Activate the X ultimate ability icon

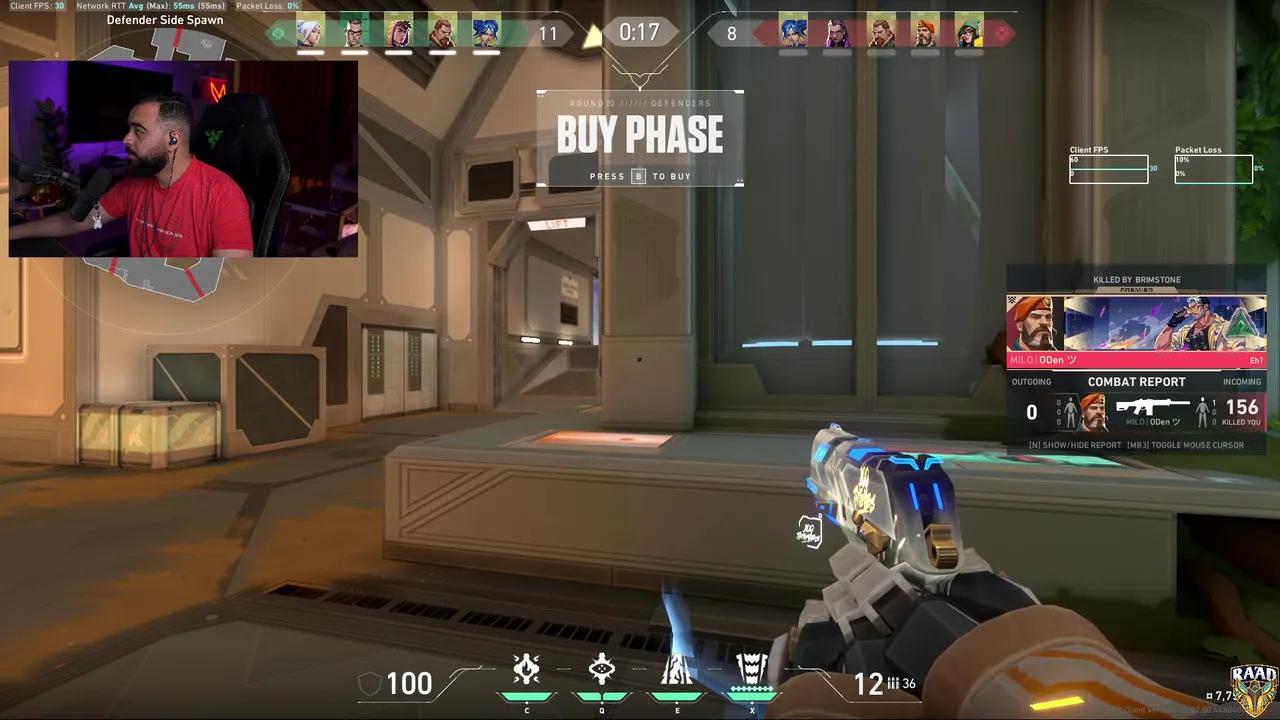pos(752,672)
